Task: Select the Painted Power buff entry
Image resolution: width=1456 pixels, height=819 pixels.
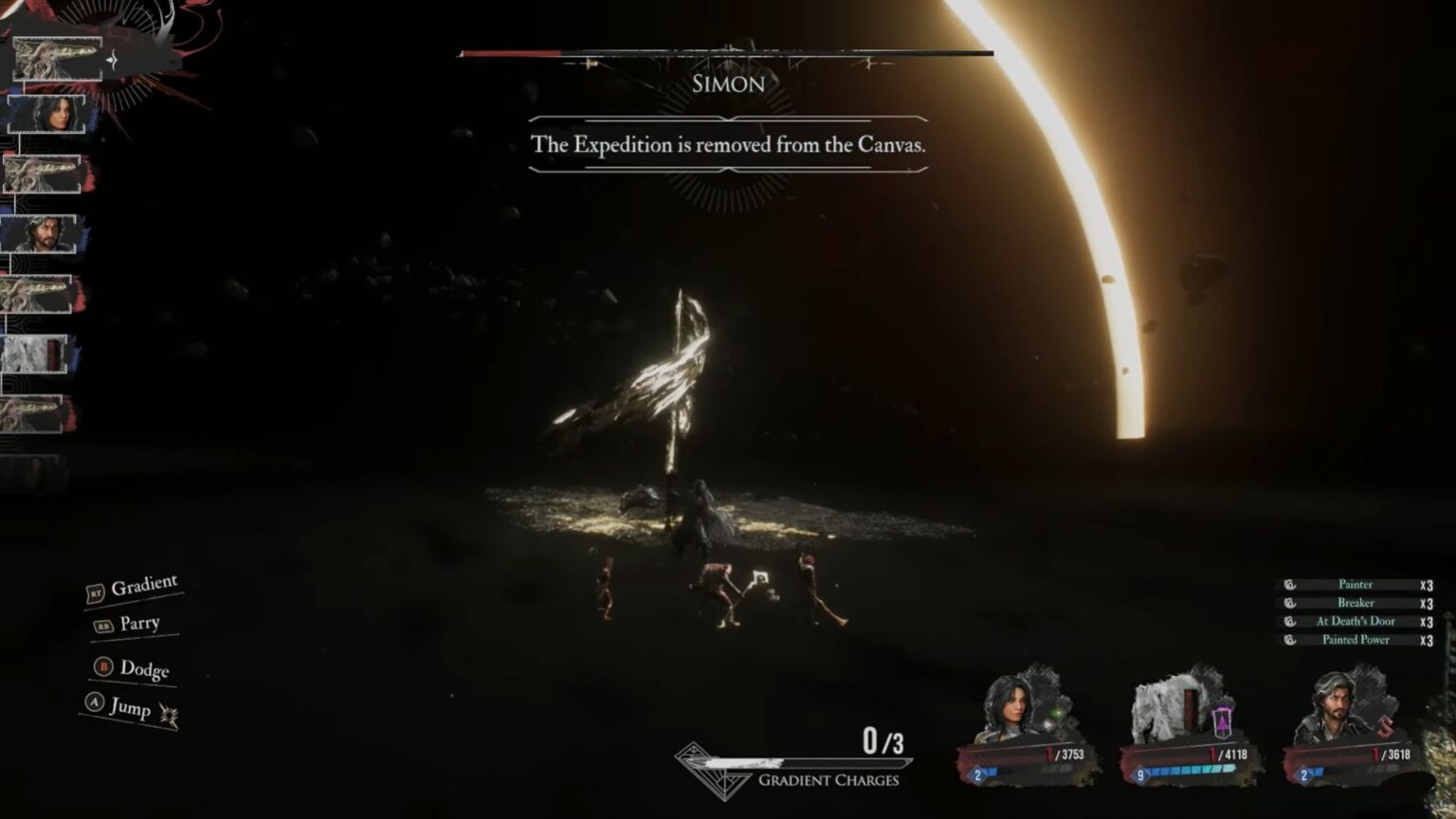Action: (x=1356, y=640)
